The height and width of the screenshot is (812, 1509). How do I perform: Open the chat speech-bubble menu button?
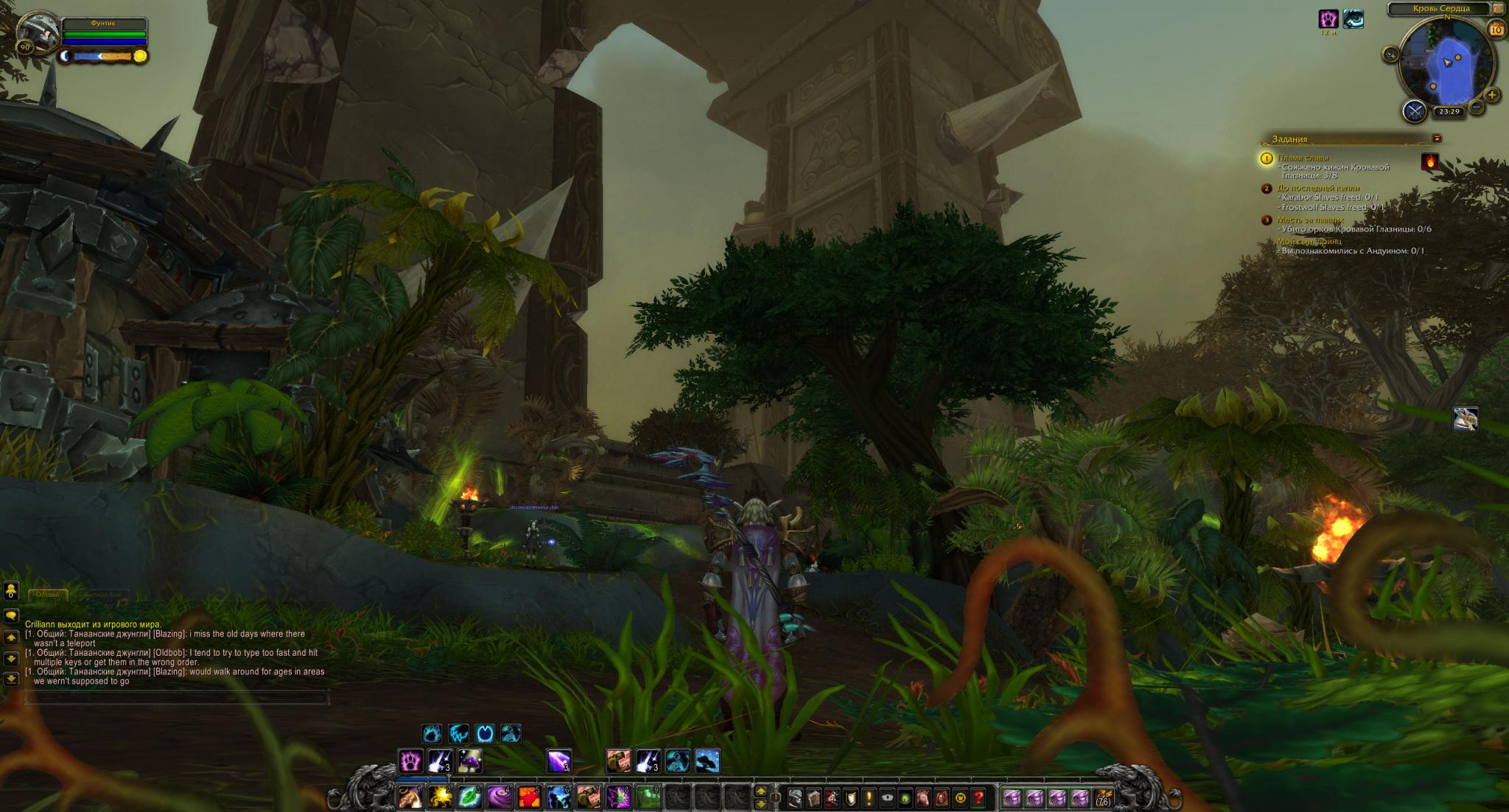pyautogui.click(x=11, y=615)
